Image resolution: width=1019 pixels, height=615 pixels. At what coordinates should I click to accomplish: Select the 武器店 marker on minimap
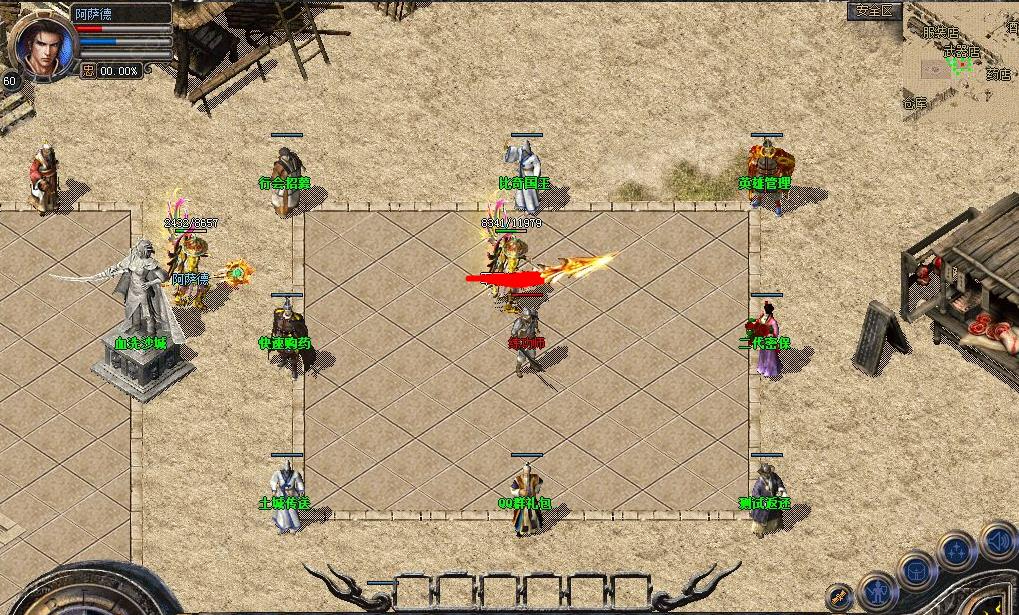961,51
